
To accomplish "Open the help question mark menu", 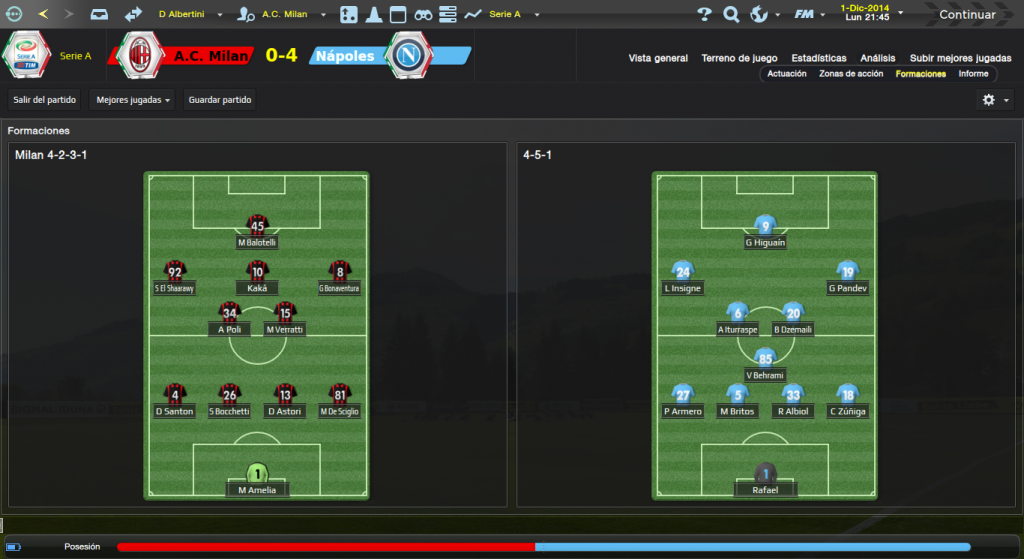I will coord(704,14).
